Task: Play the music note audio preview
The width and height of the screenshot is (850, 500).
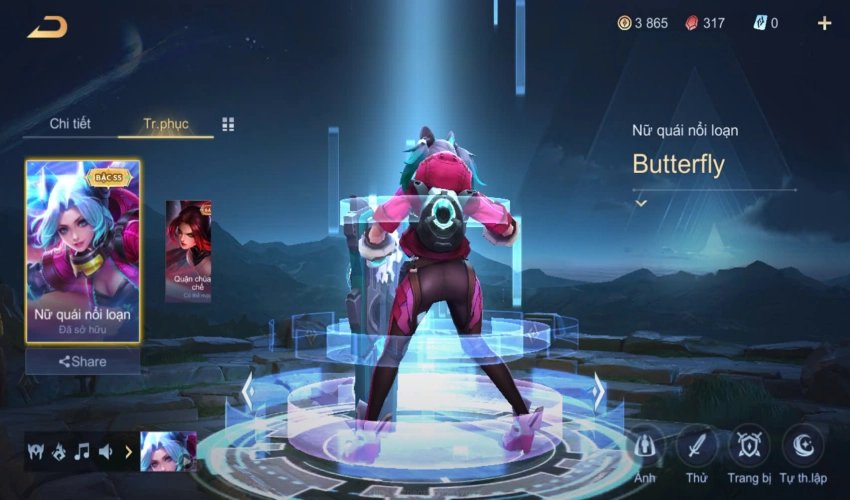Action: (82, 451)
